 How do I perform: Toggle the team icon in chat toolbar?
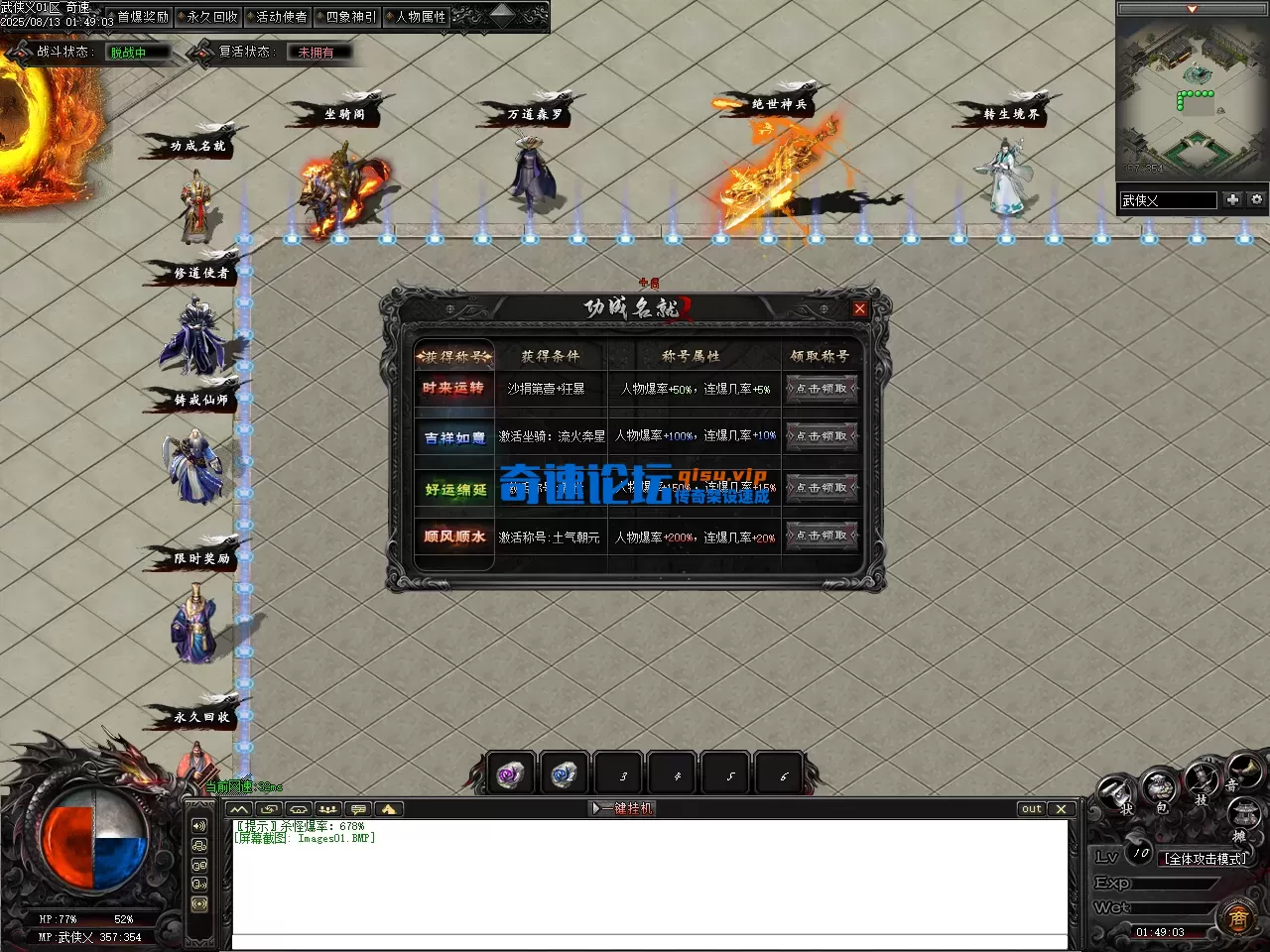click(328, 809)
